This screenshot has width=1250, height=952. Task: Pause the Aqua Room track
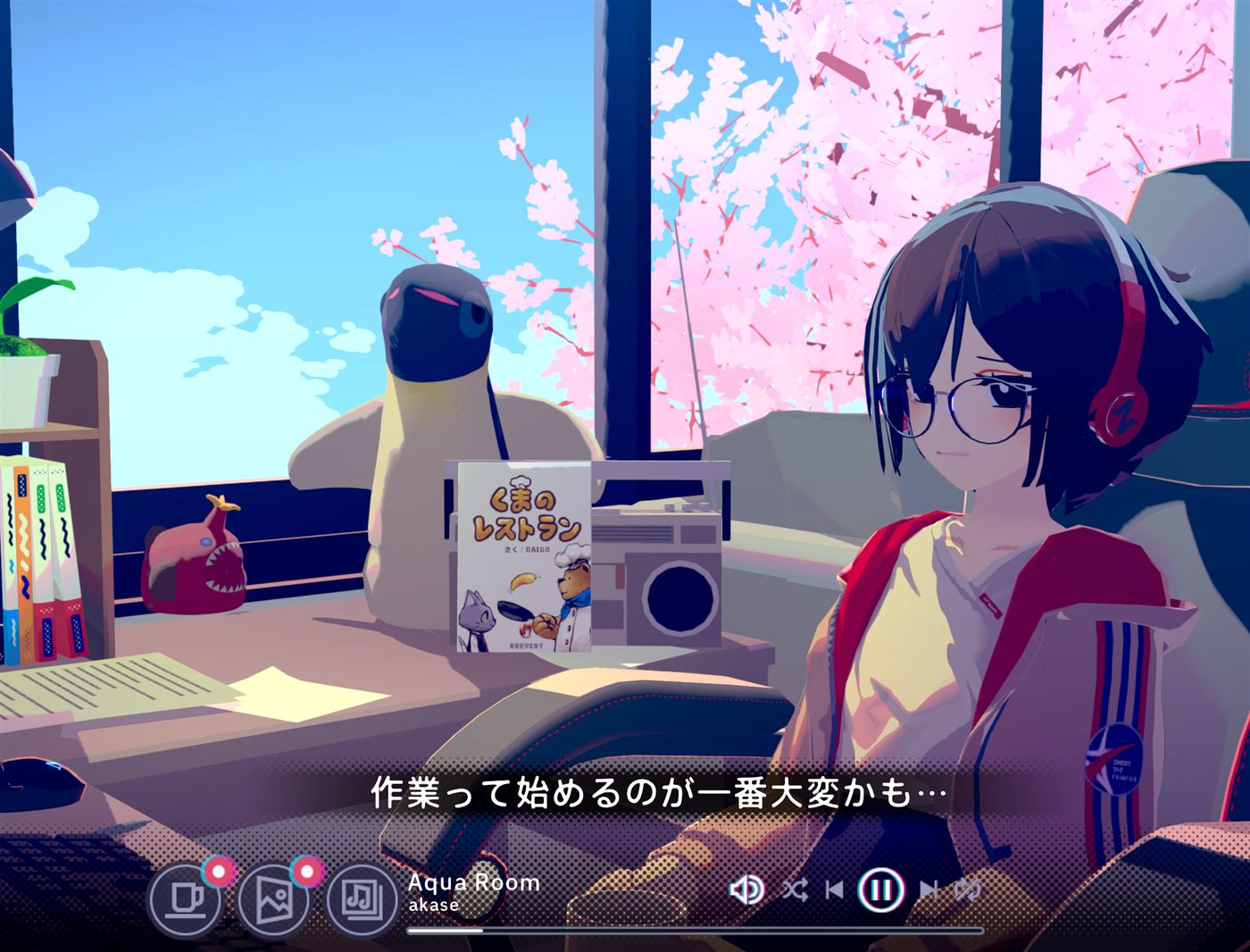[881, 889]
